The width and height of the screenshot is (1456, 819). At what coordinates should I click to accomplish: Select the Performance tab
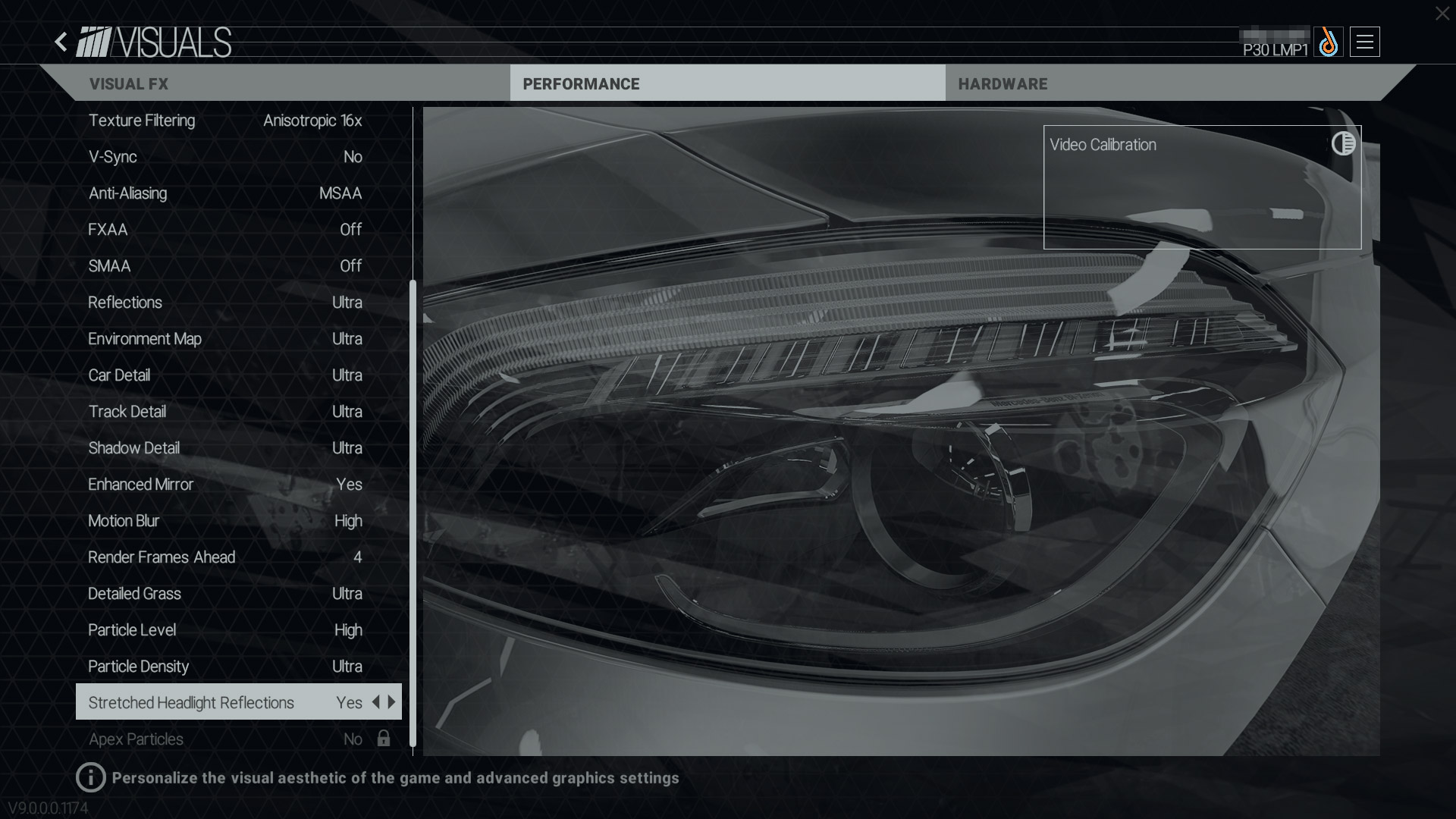(x=581, y=84)
